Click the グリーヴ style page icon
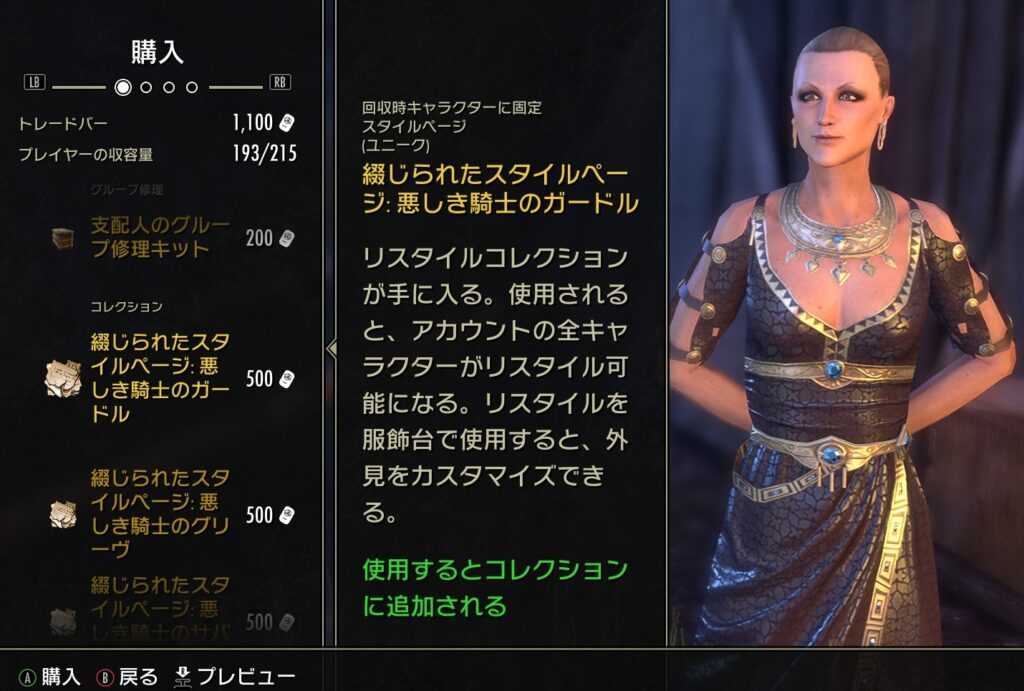This screenshot has height=691, width=1024. 64,514
